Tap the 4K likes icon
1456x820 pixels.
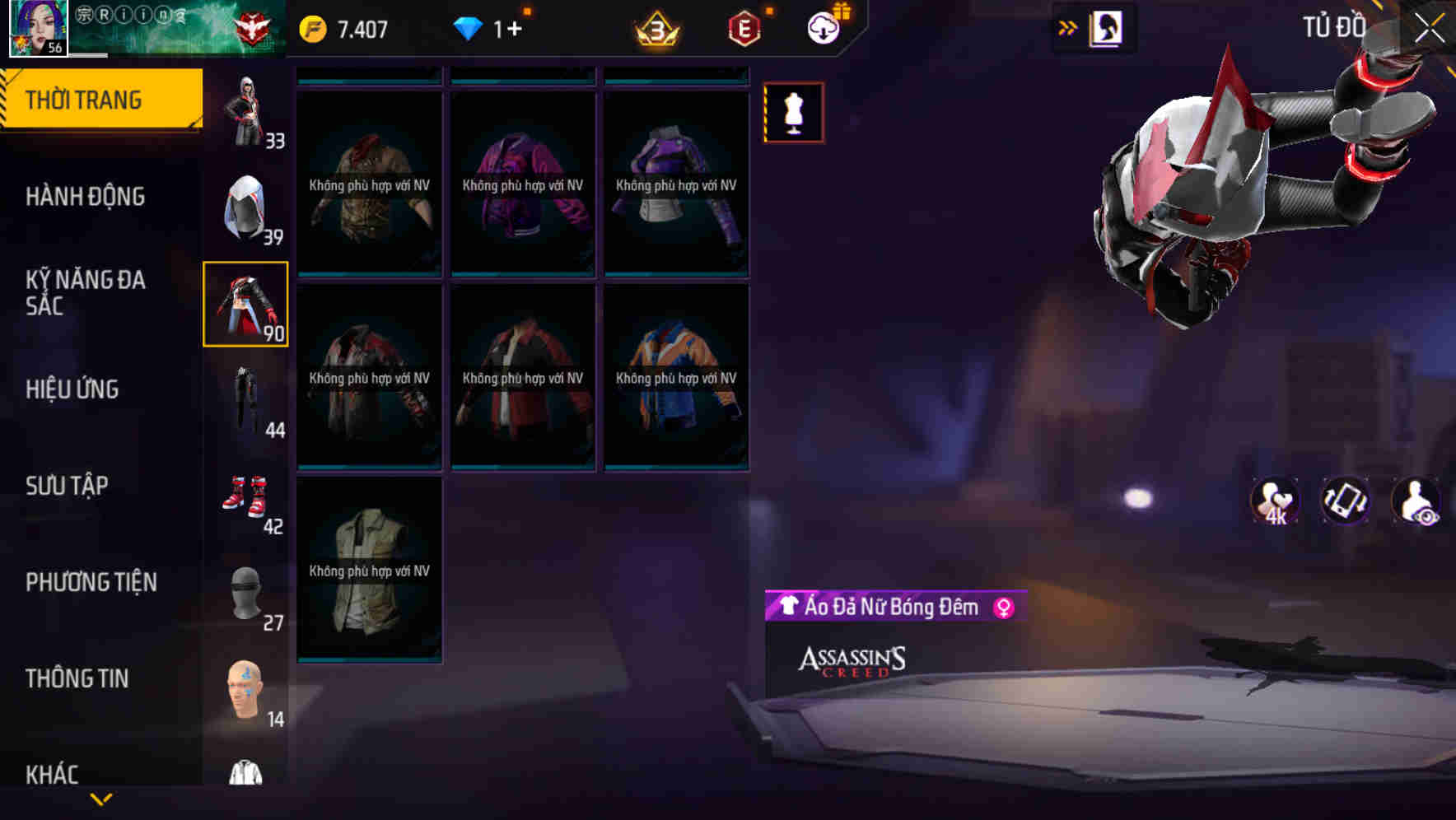click(1274, 501)
